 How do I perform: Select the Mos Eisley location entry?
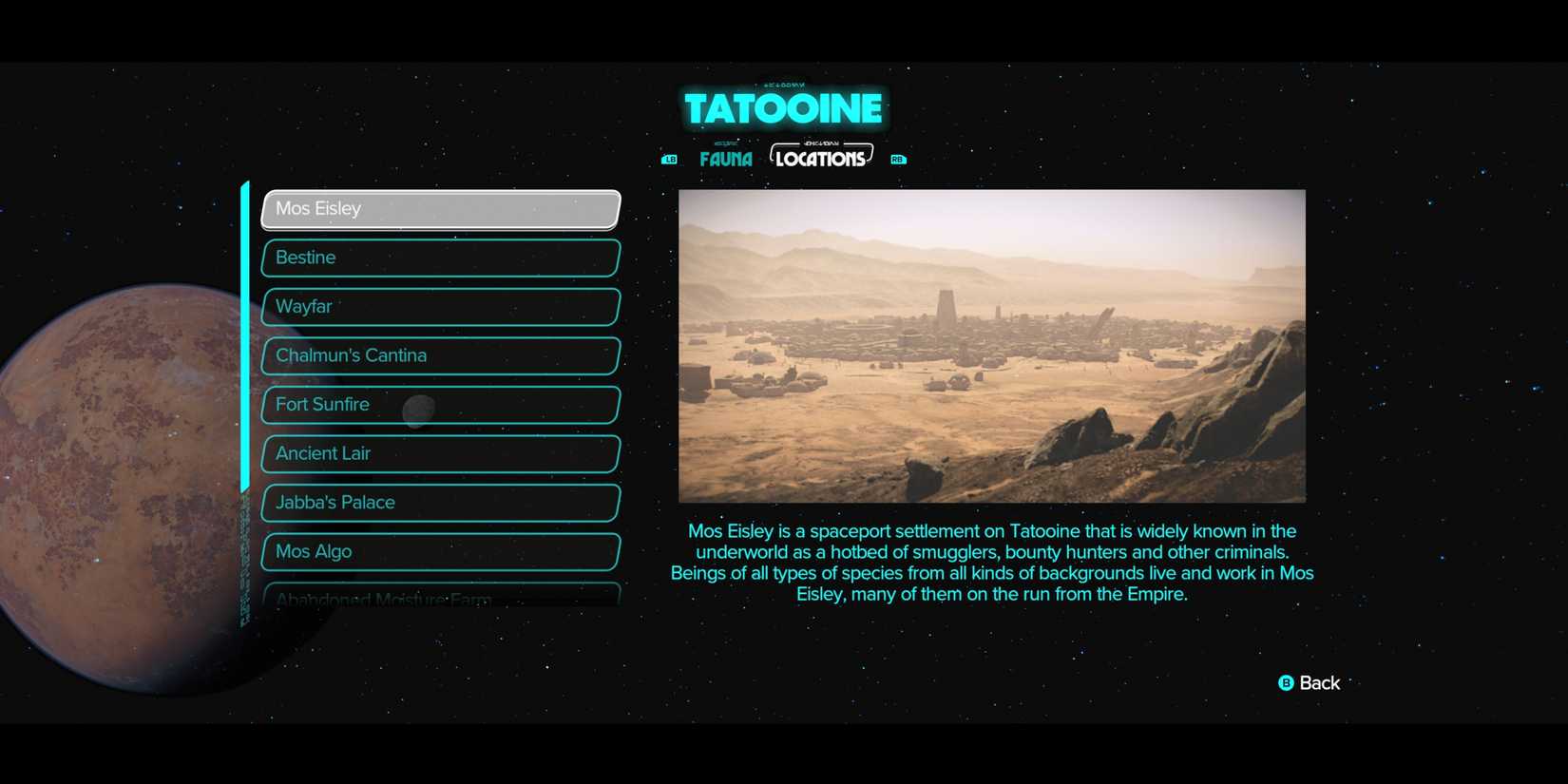click(x=439, y=208)
